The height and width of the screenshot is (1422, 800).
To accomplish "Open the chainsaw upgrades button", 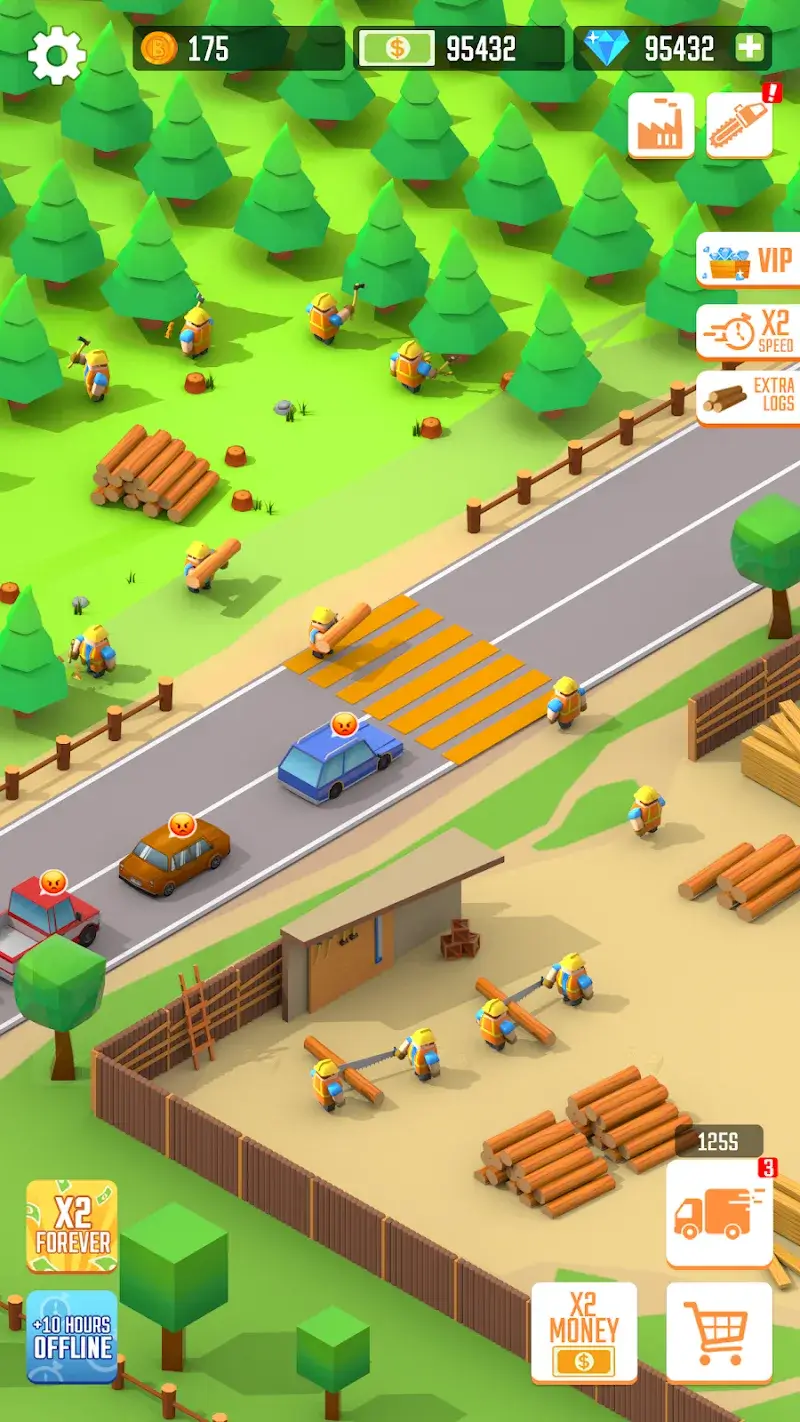I will click(739, 125).
